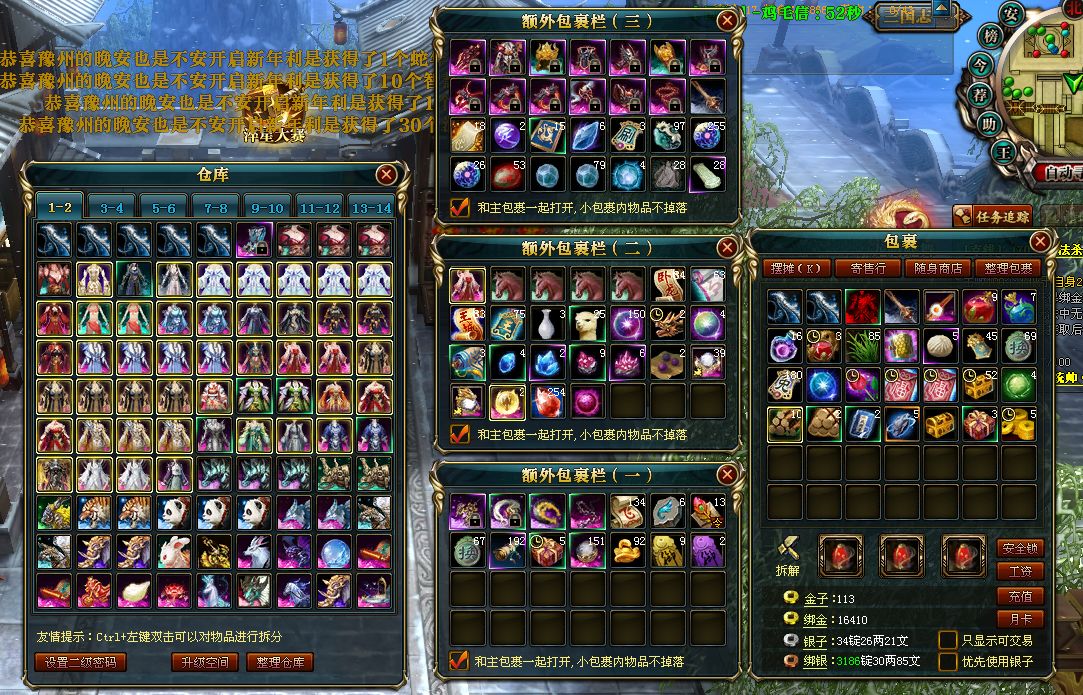Close the 额外包裹栏（三）window

[727, 19]
